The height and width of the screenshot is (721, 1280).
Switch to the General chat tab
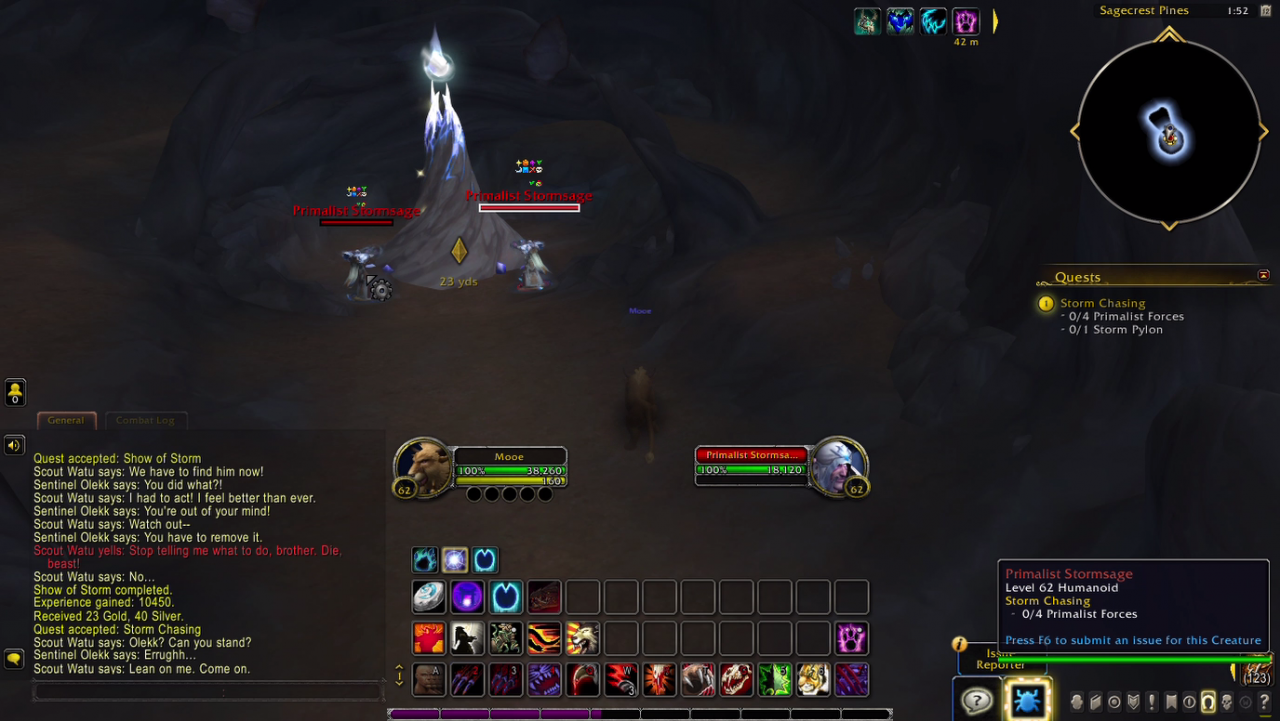(x=66, y=421)
